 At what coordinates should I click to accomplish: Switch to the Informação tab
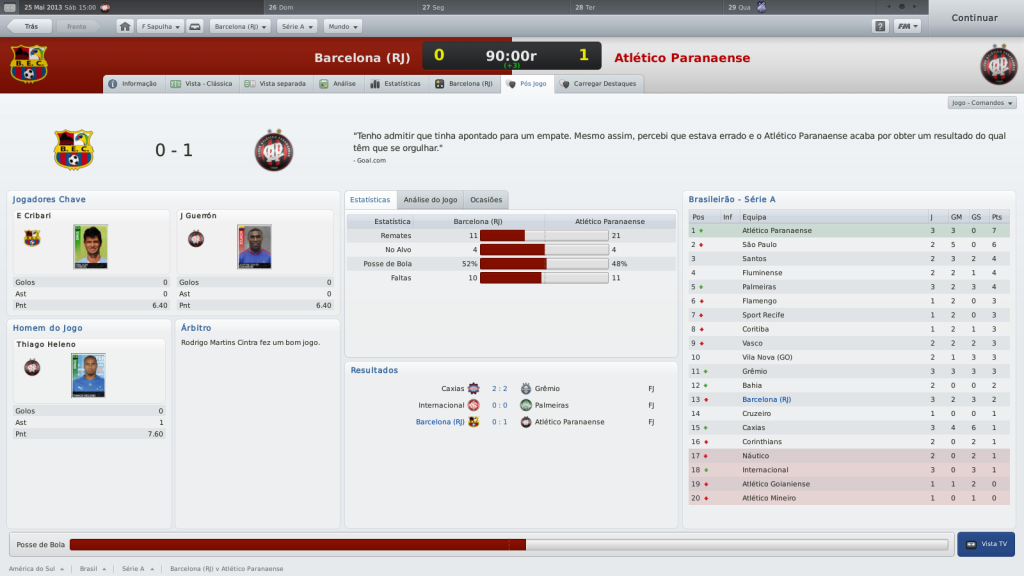pos(133,84)
